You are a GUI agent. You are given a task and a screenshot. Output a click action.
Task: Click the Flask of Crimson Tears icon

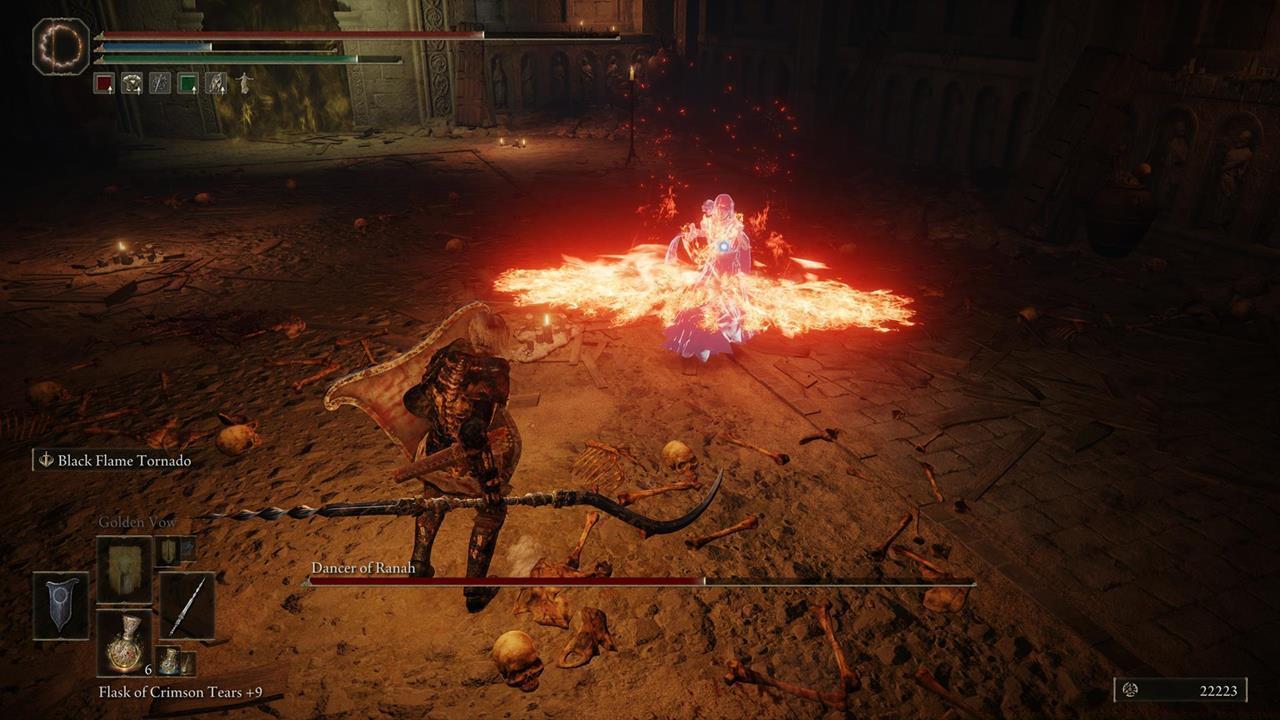124,645
